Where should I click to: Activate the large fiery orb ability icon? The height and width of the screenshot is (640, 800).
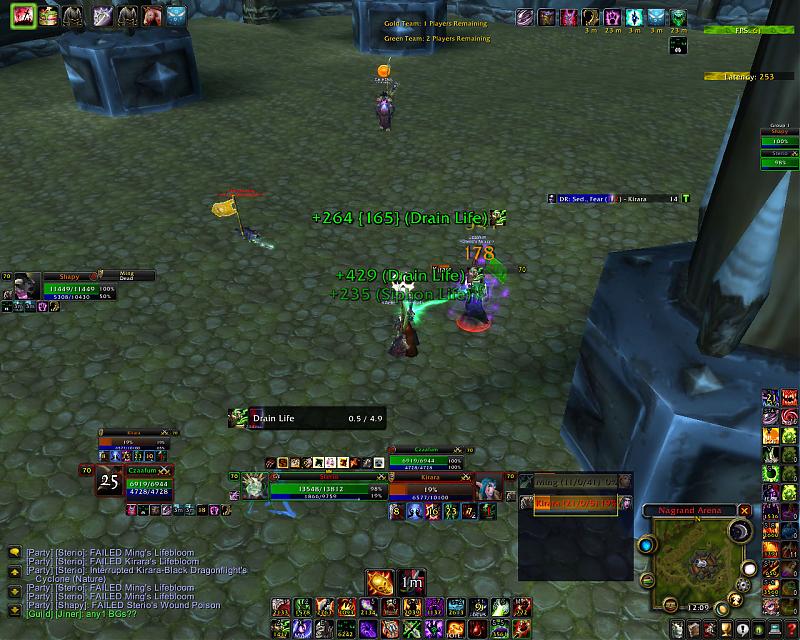coord(380,581)
